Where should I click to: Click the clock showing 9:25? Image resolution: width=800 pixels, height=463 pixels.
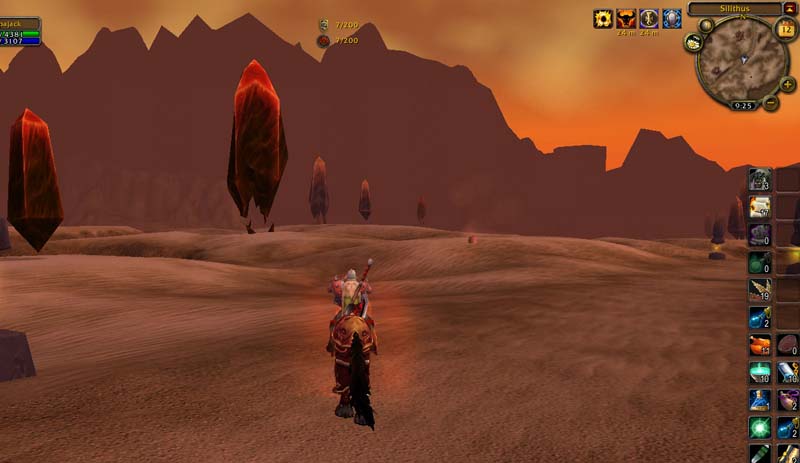tap(743, 104)
